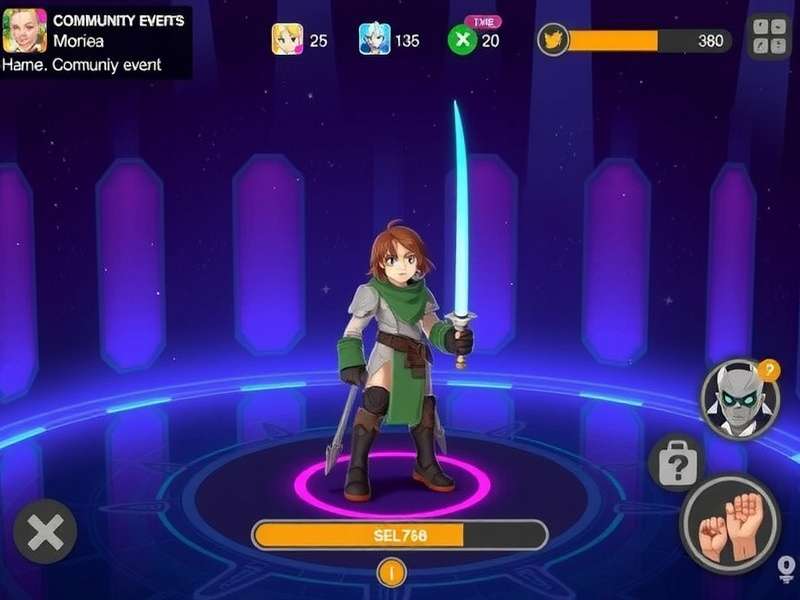Select the blonde character currency icon
The width and height of the screenshot is (800, 600).
[x=287, y=40]
